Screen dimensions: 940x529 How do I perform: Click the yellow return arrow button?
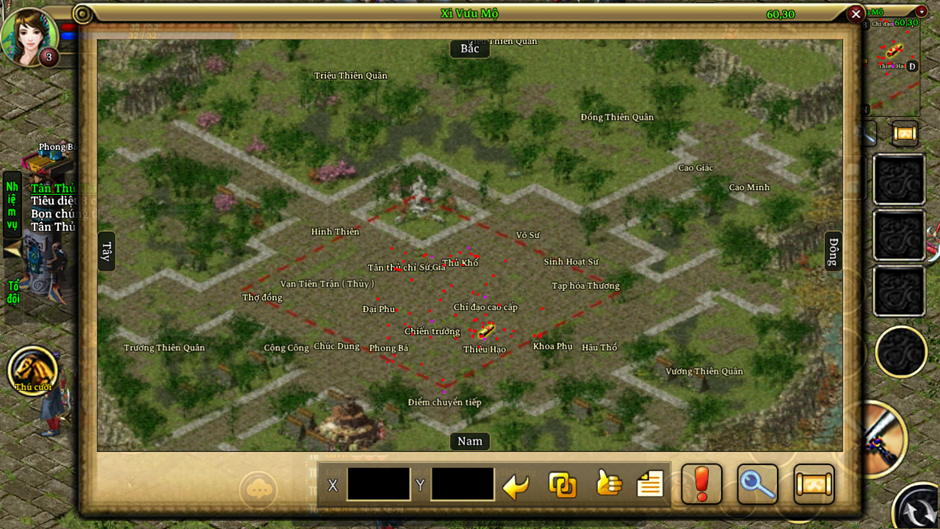(516, 486)
